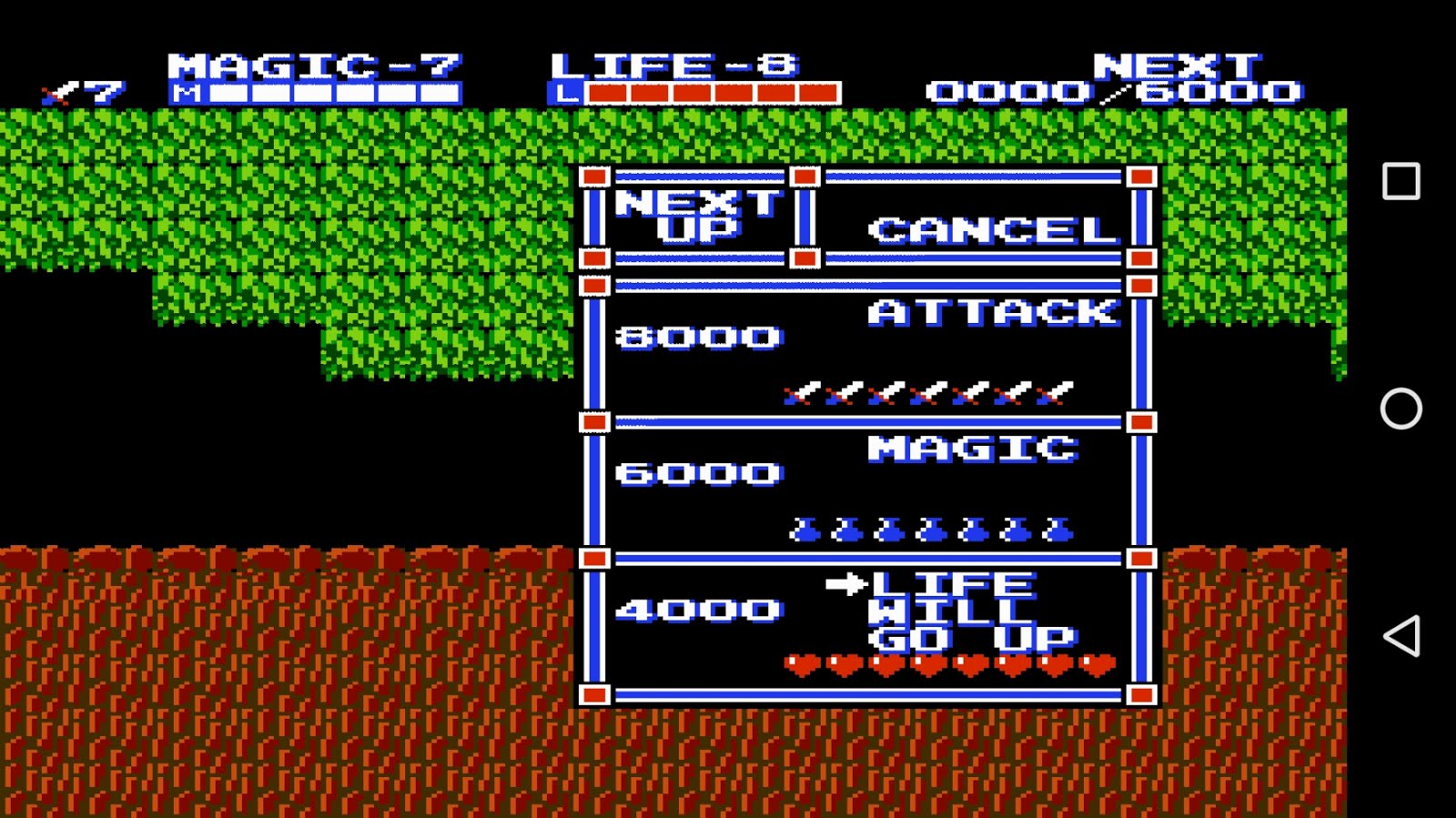This screenshot has width=1456, height=818.
Task: Click the middle sword icon in the ATTACK row
Action: 928,393
